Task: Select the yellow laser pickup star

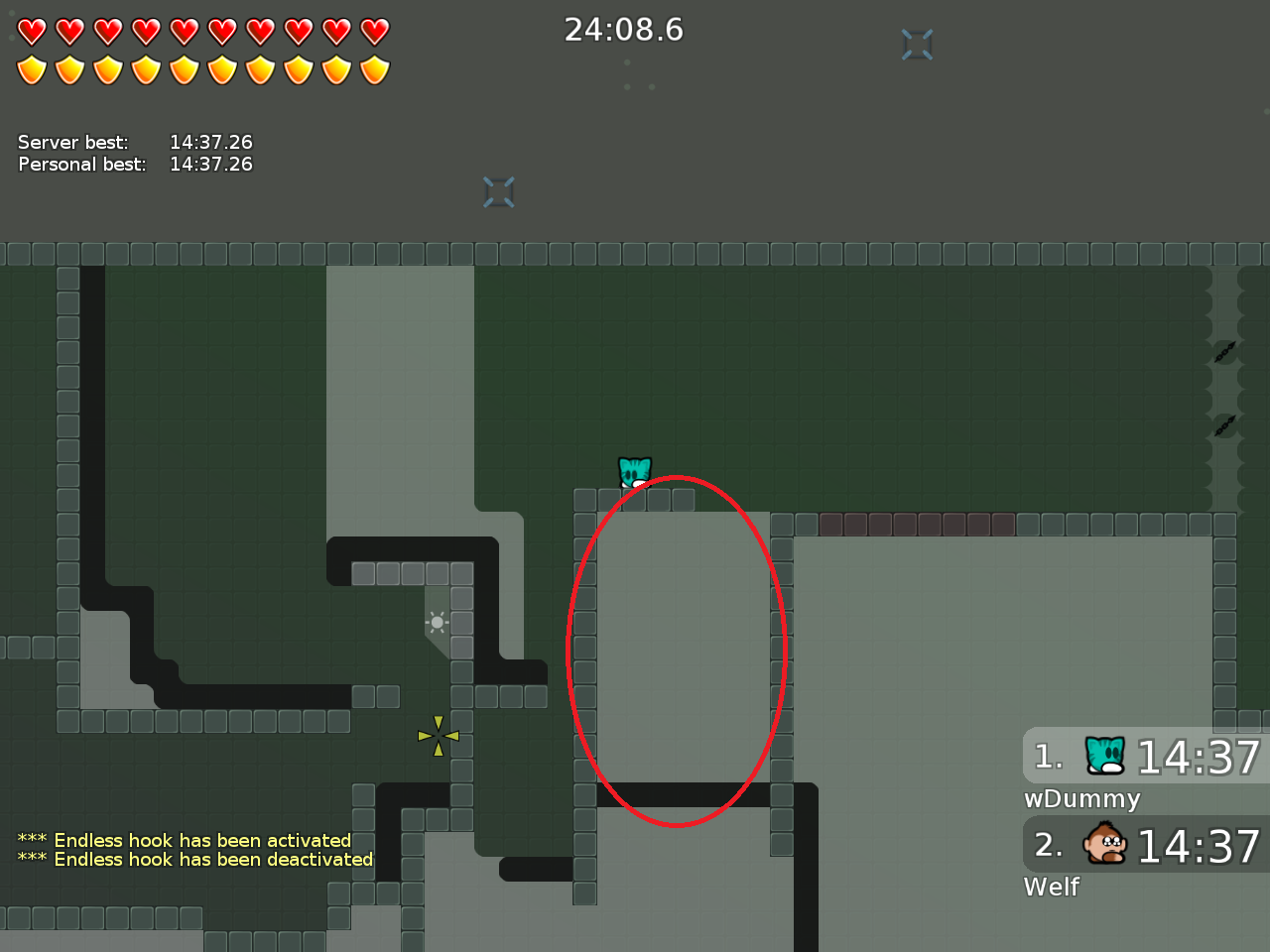Action: 437,734
